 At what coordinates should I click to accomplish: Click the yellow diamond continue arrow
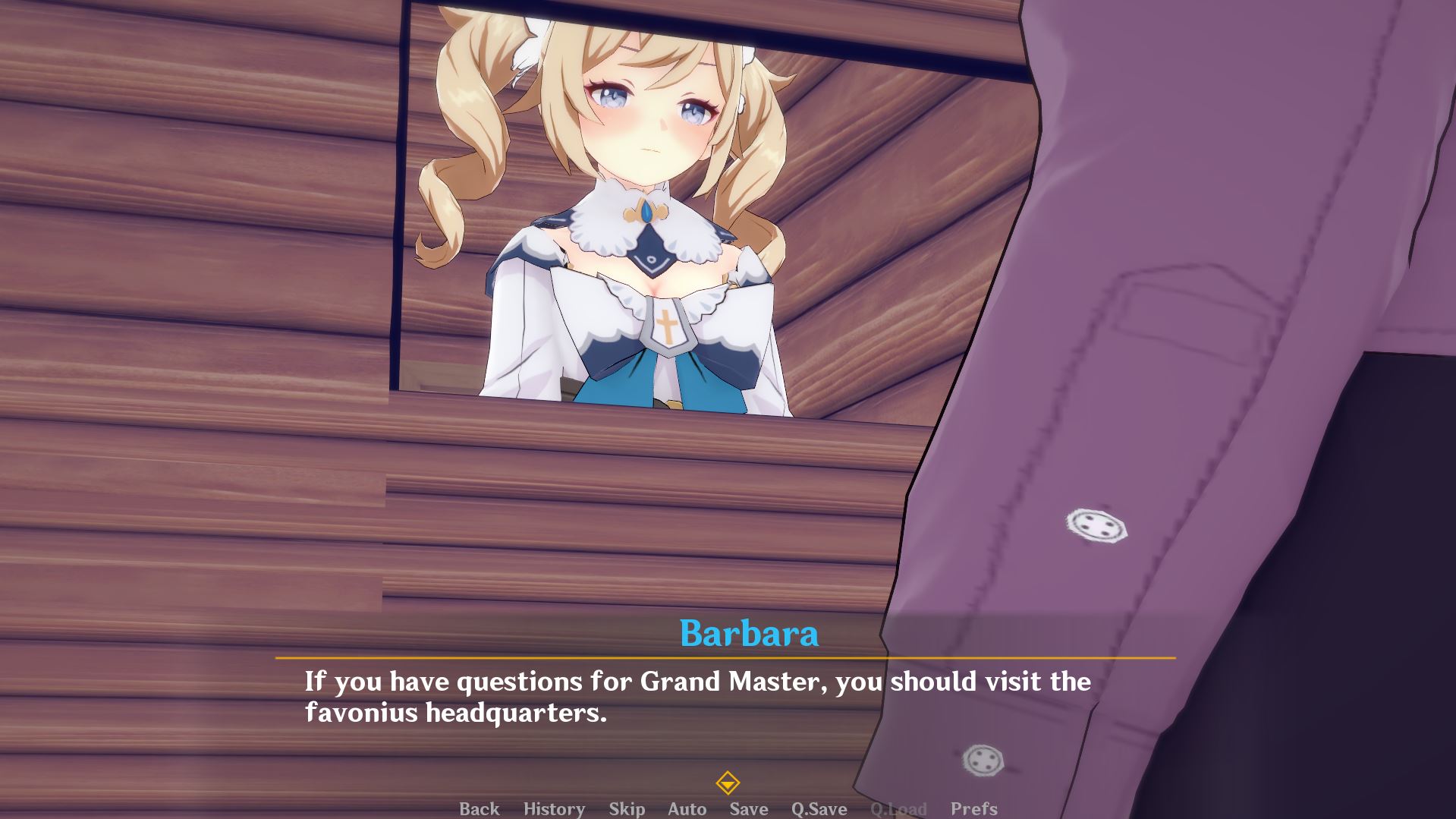tap(728, 783)
